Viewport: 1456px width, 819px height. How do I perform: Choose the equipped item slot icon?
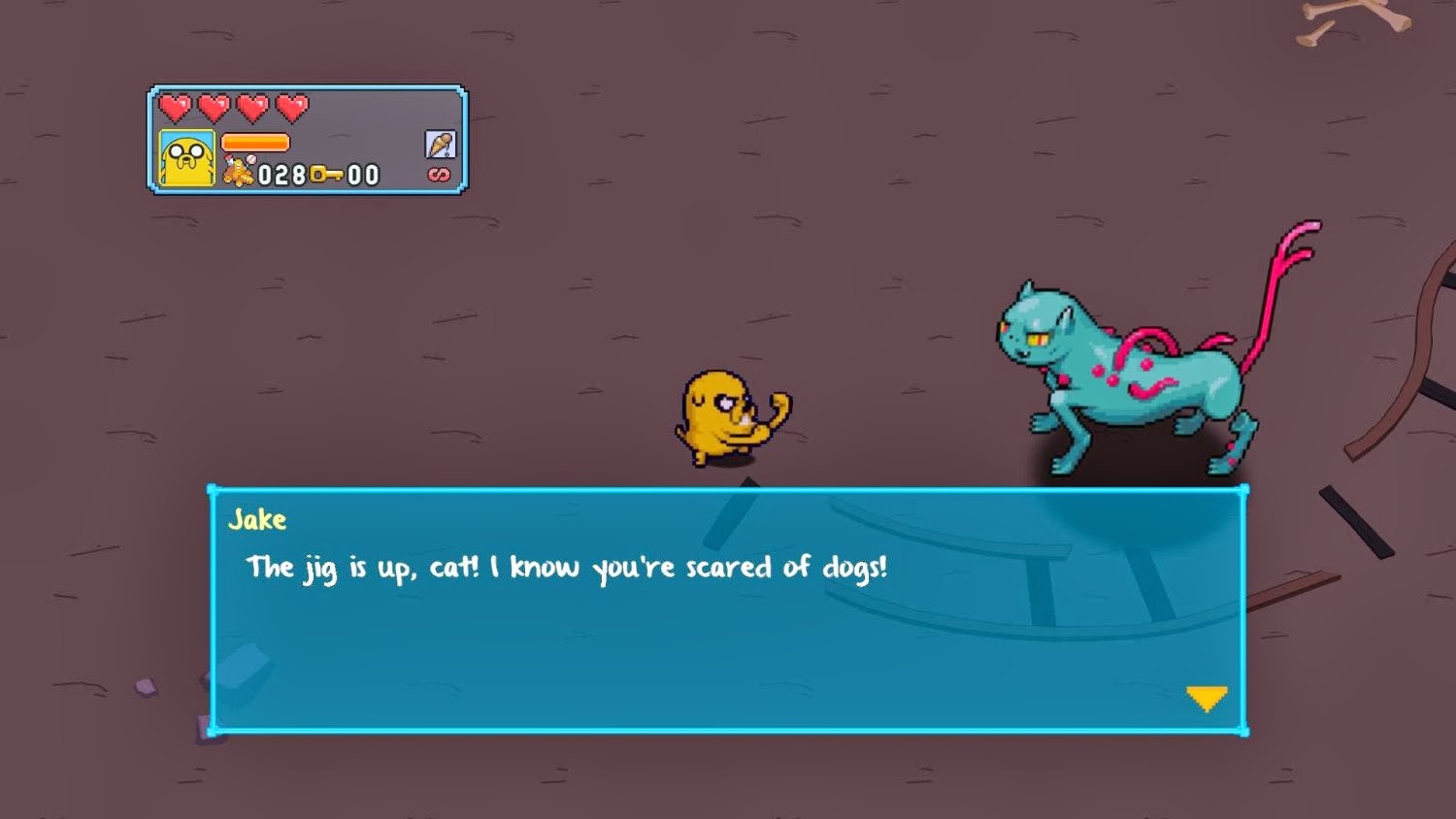point(440,145)
